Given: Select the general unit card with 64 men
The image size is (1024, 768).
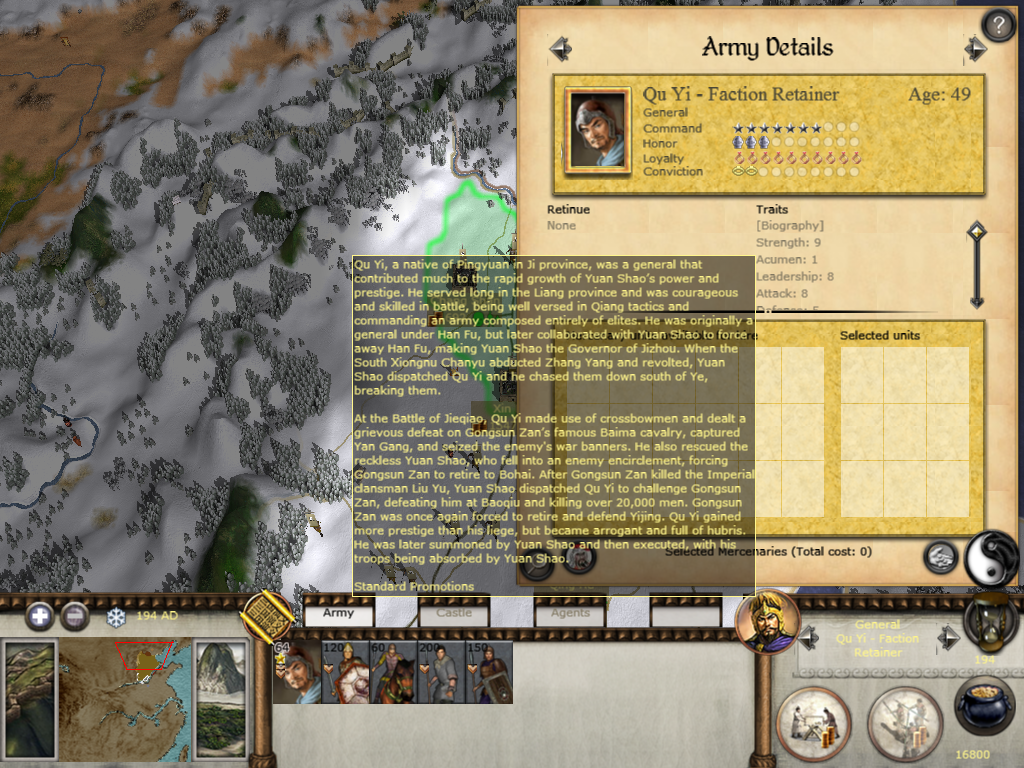Looking at the screenshot, I should point(296,672).
